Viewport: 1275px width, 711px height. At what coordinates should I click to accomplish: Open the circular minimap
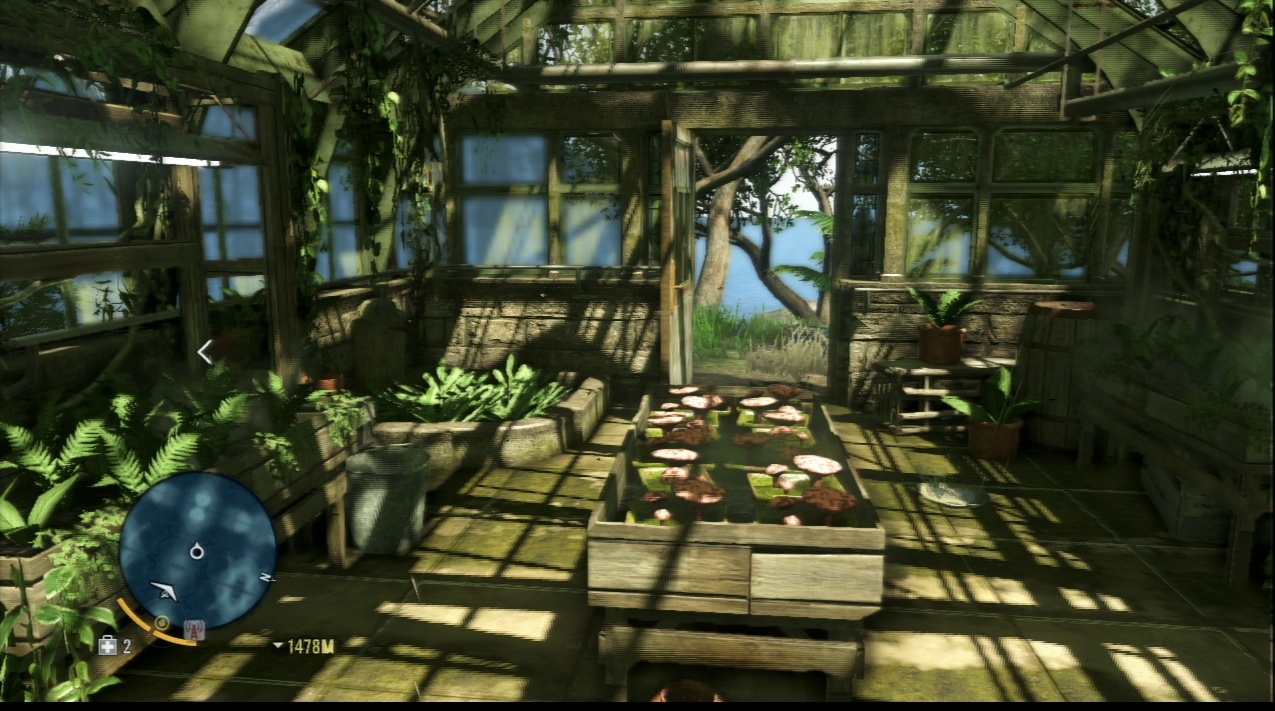point(197,550)
